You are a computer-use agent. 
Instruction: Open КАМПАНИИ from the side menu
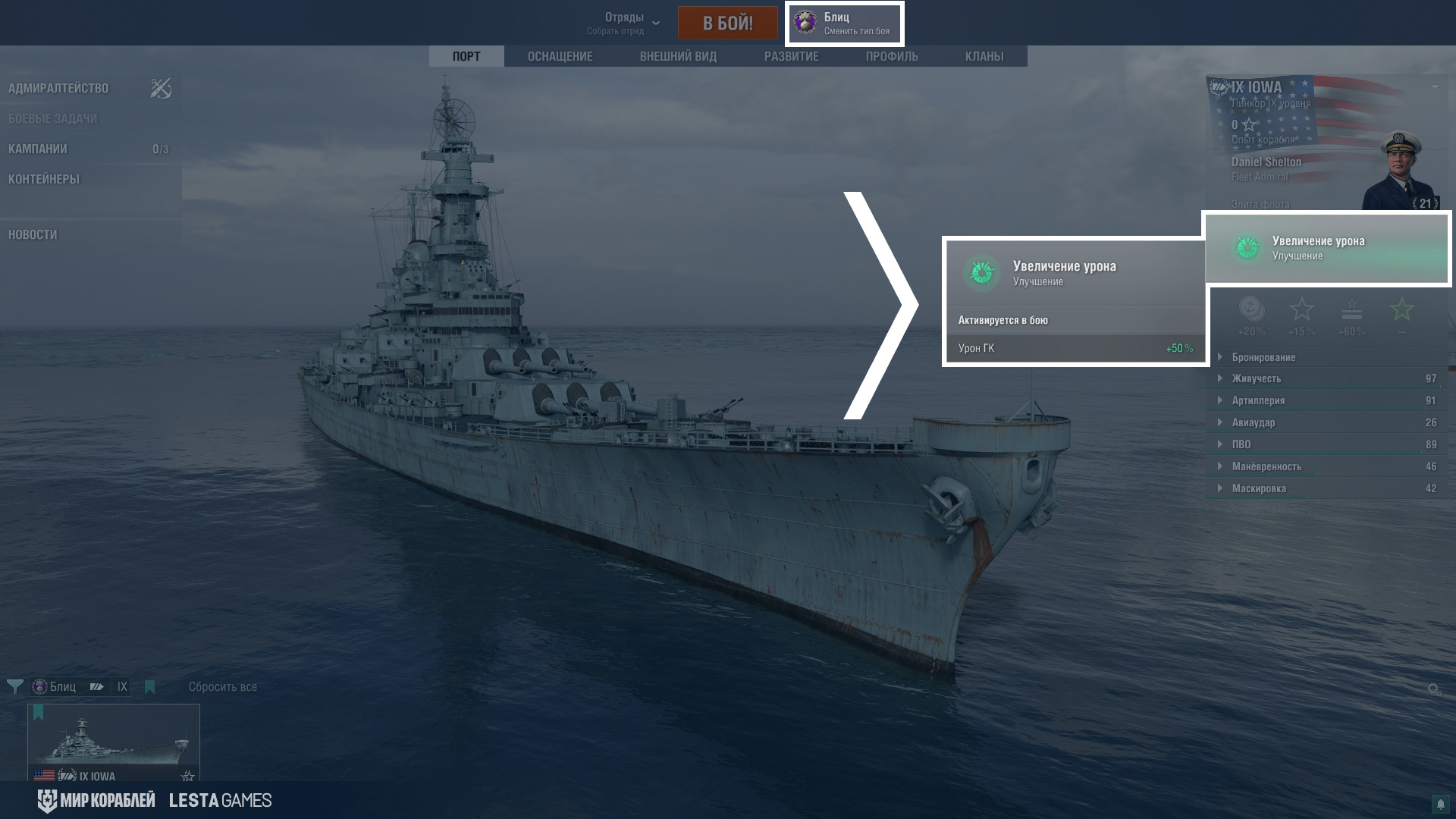[38, 149]
